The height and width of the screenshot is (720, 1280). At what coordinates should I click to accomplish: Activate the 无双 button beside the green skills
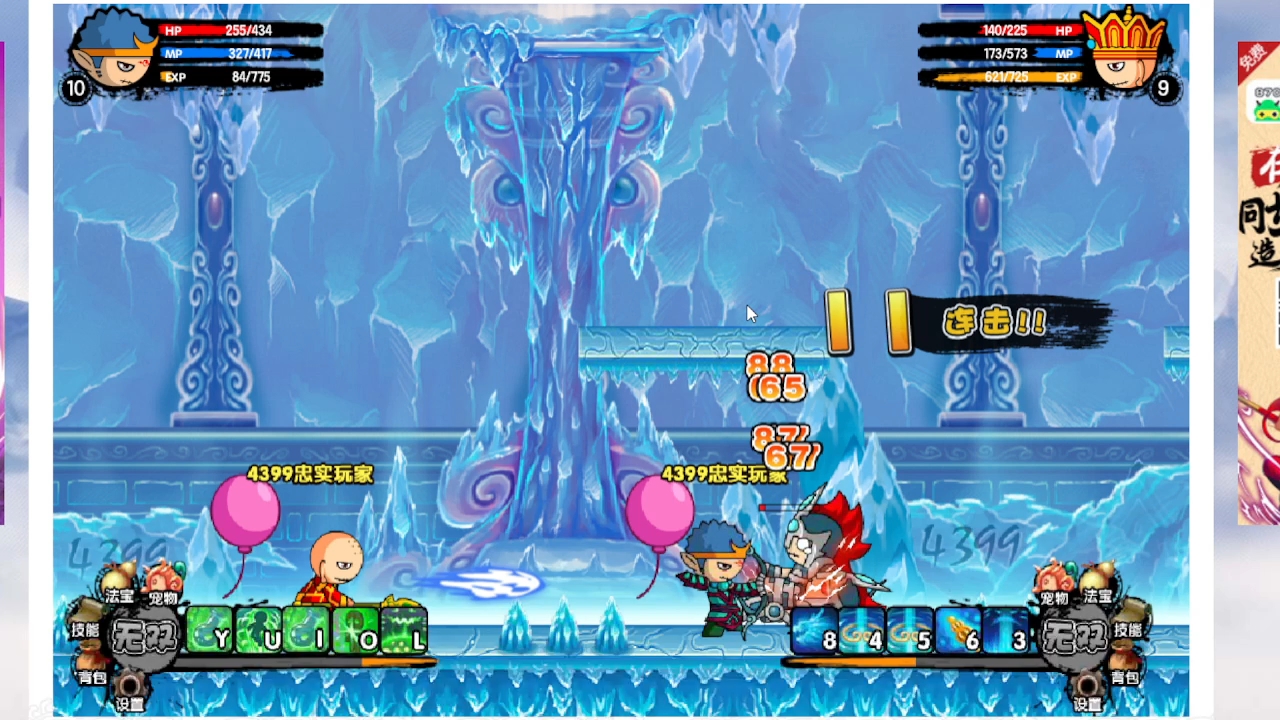145,634
